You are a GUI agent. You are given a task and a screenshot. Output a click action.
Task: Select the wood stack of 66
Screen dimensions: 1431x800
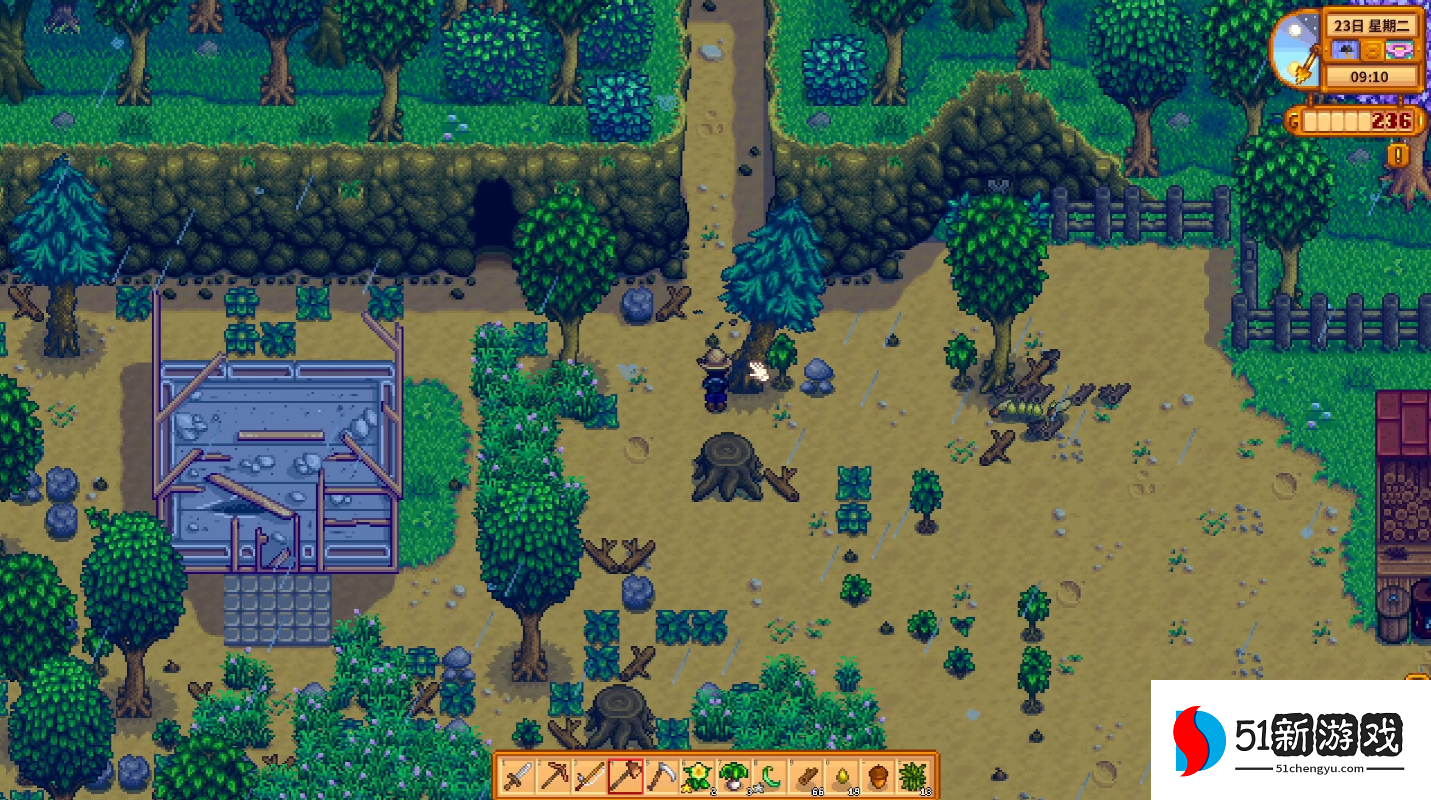806,776
